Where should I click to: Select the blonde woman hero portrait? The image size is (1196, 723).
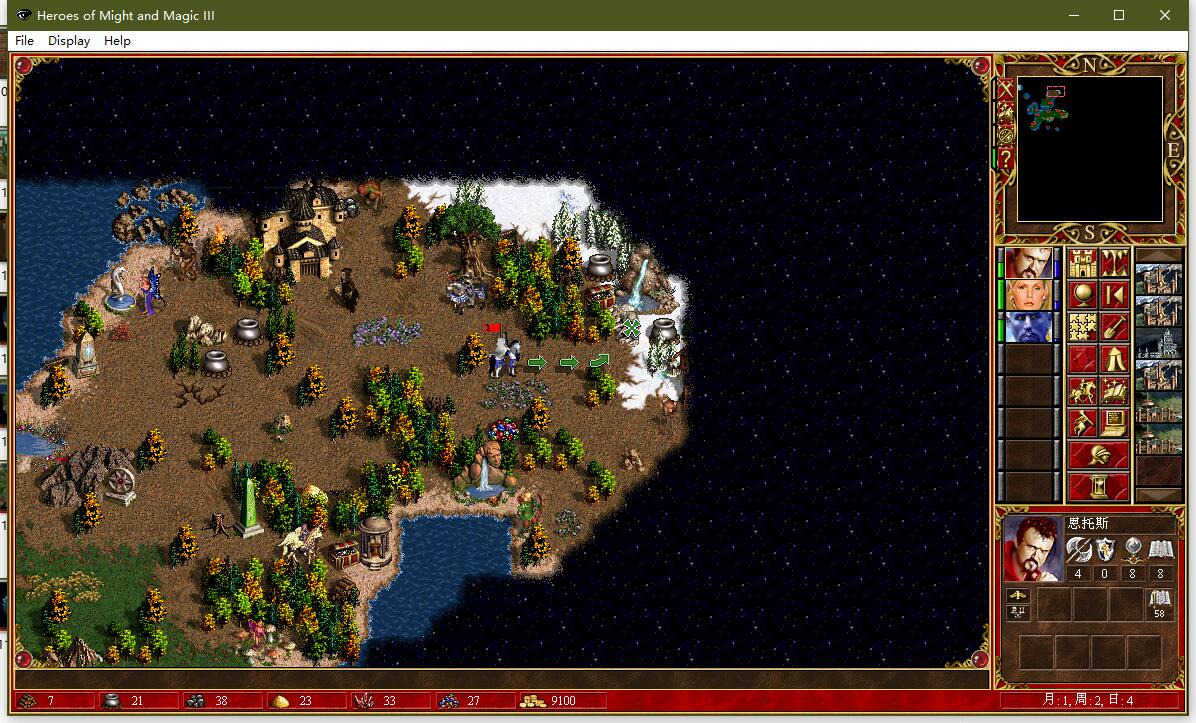click(x=1029, y=295)
